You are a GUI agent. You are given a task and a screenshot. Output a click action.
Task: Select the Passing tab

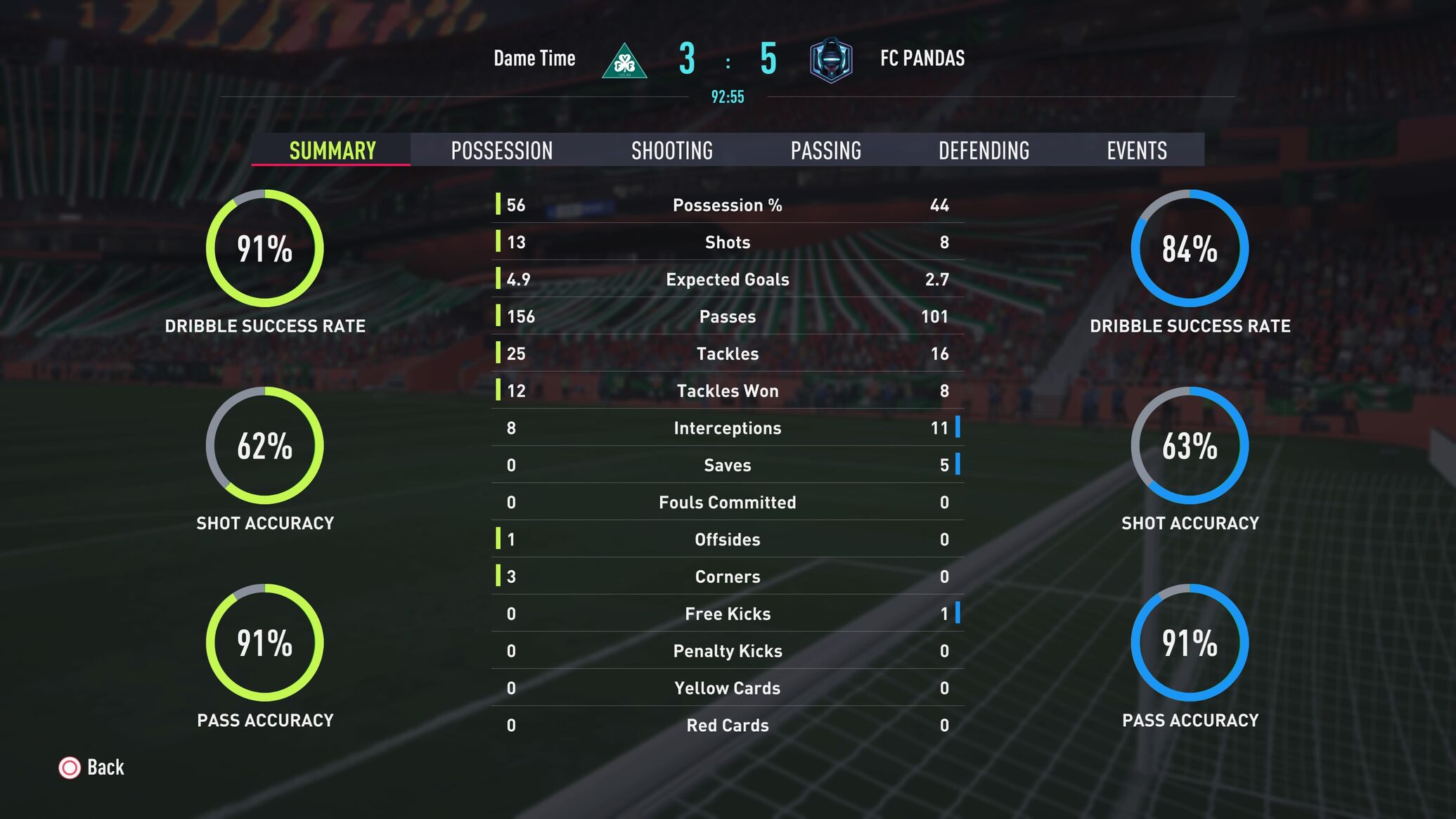[825, 150]
